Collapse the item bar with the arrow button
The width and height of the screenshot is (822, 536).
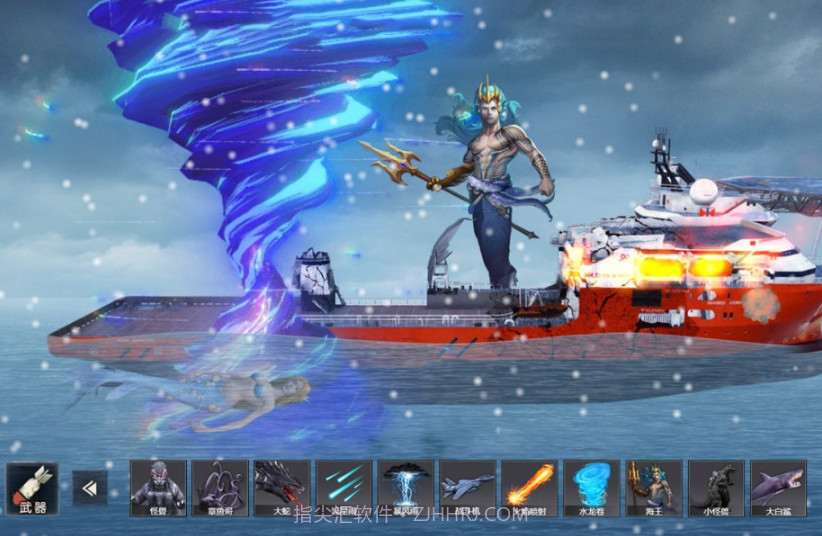tap(90, 488)
